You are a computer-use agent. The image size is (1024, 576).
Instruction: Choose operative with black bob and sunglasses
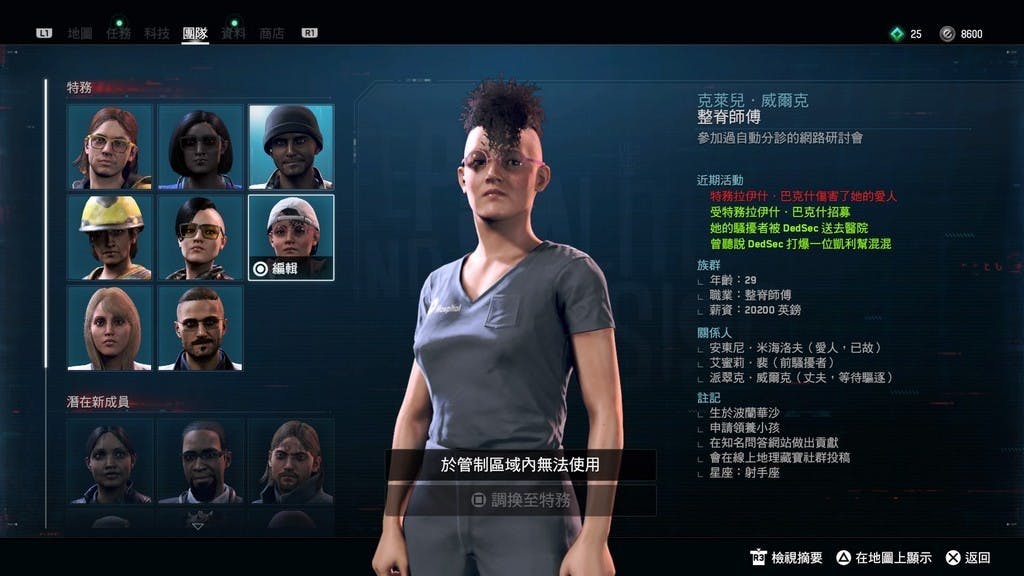200,147
